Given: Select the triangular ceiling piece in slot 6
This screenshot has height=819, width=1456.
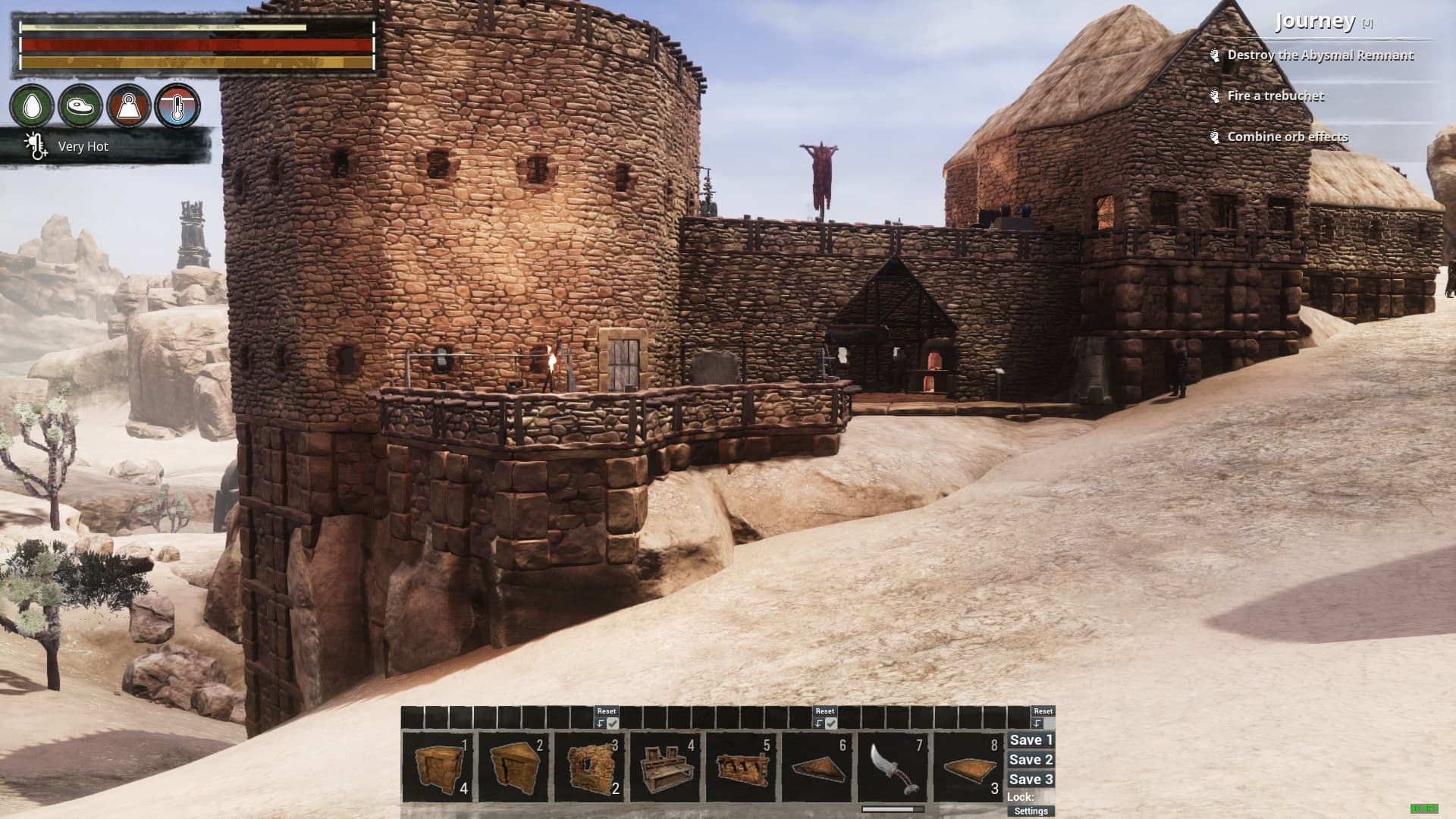Looking at the screenshot, I should click(x=817, y=767).
